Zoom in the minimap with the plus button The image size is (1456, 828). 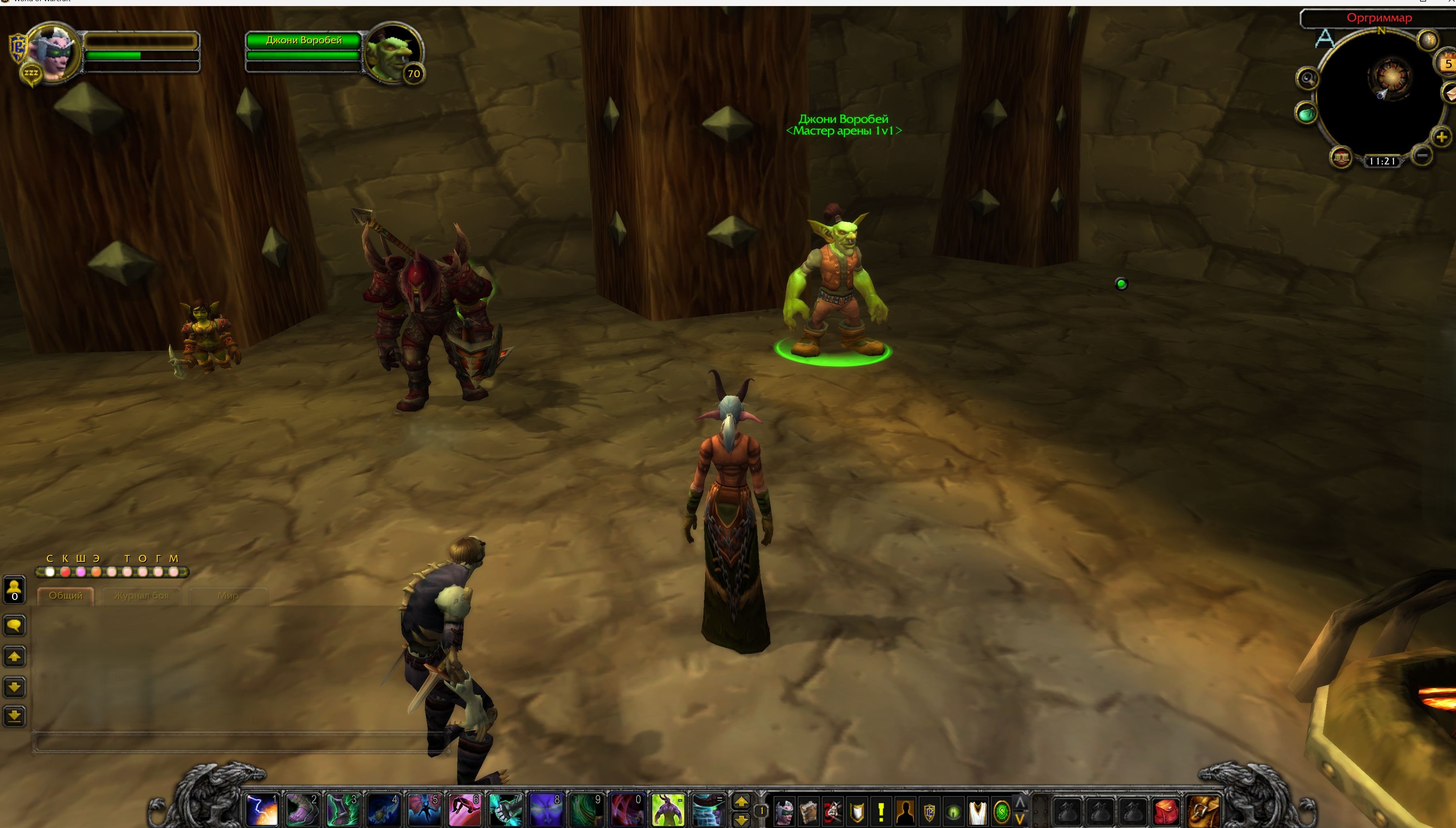tap(1441, 137)
